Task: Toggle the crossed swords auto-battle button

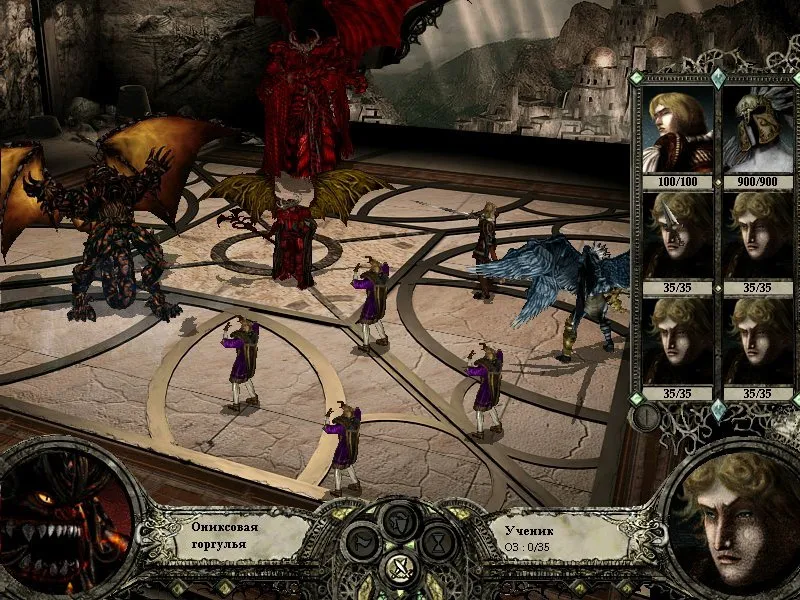Action: [400, 572]
